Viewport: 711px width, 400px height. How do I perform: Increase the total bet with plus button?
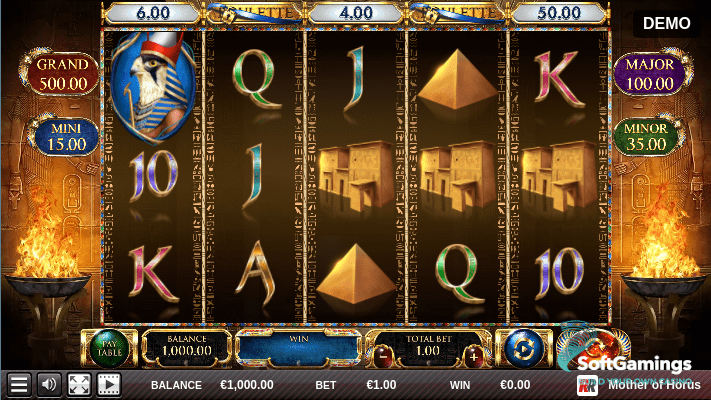tap(474, 356)
